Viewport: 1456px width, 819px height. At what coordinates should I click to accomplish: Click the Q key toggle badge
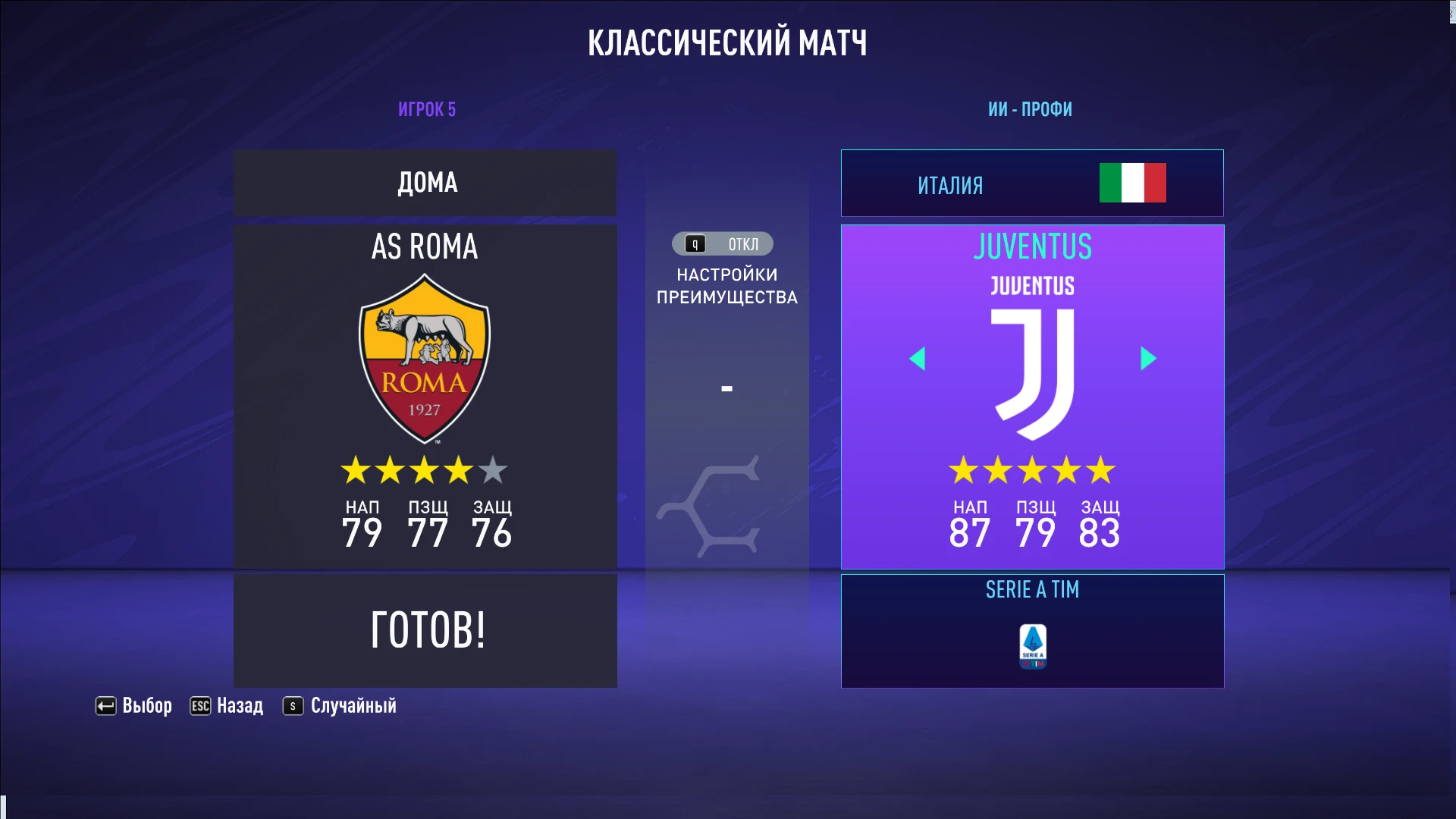click(x=692, y=243)
